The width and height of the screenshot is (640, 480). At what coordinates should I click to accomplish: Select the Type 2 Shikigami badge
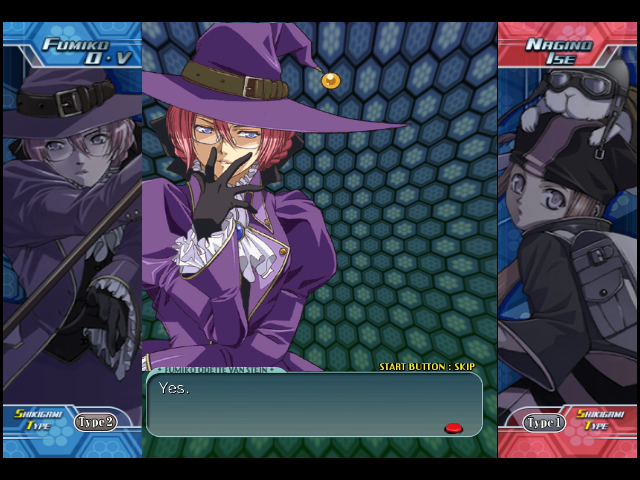[95, 422]
